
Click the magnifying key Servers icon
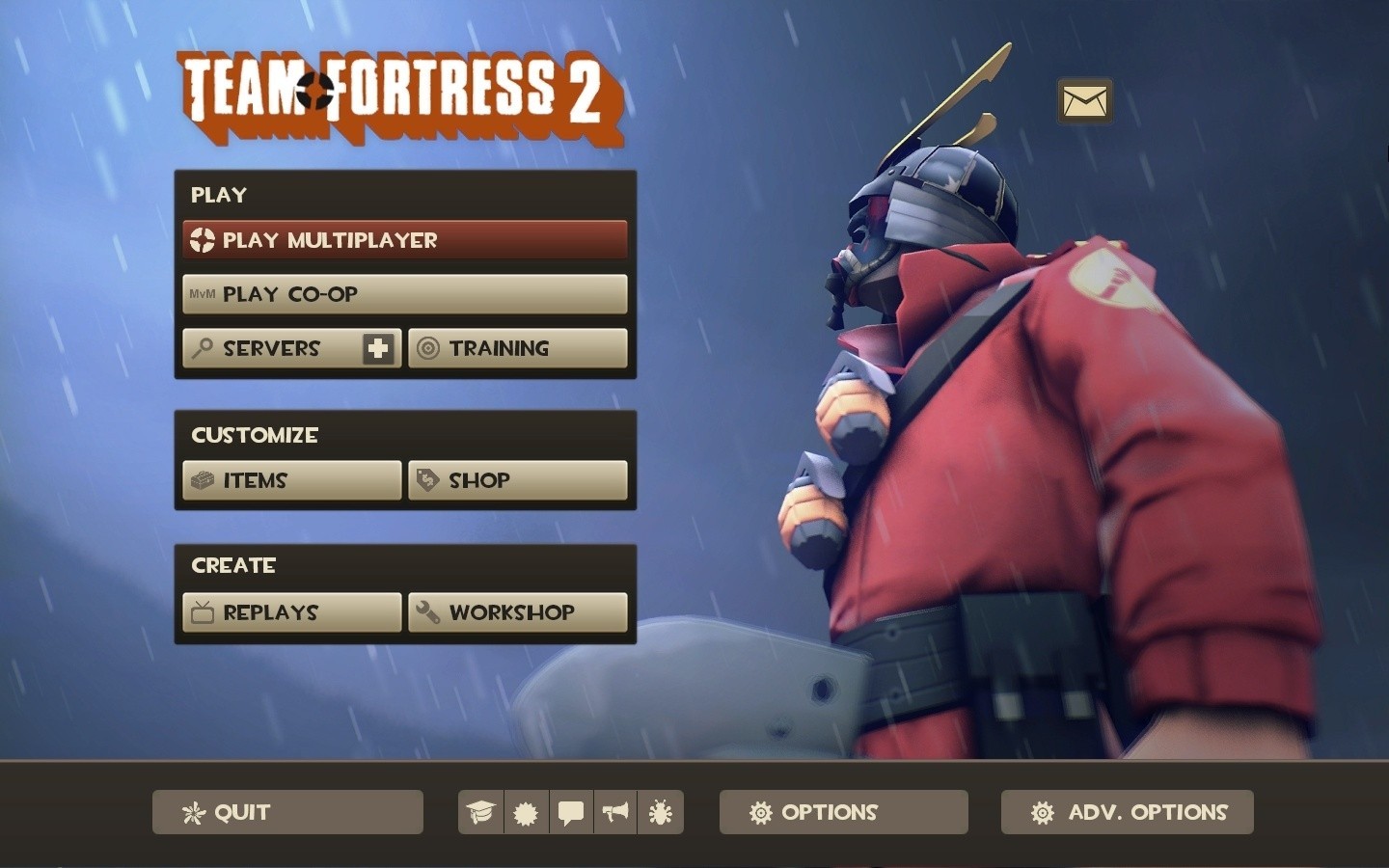pos(204,348)
